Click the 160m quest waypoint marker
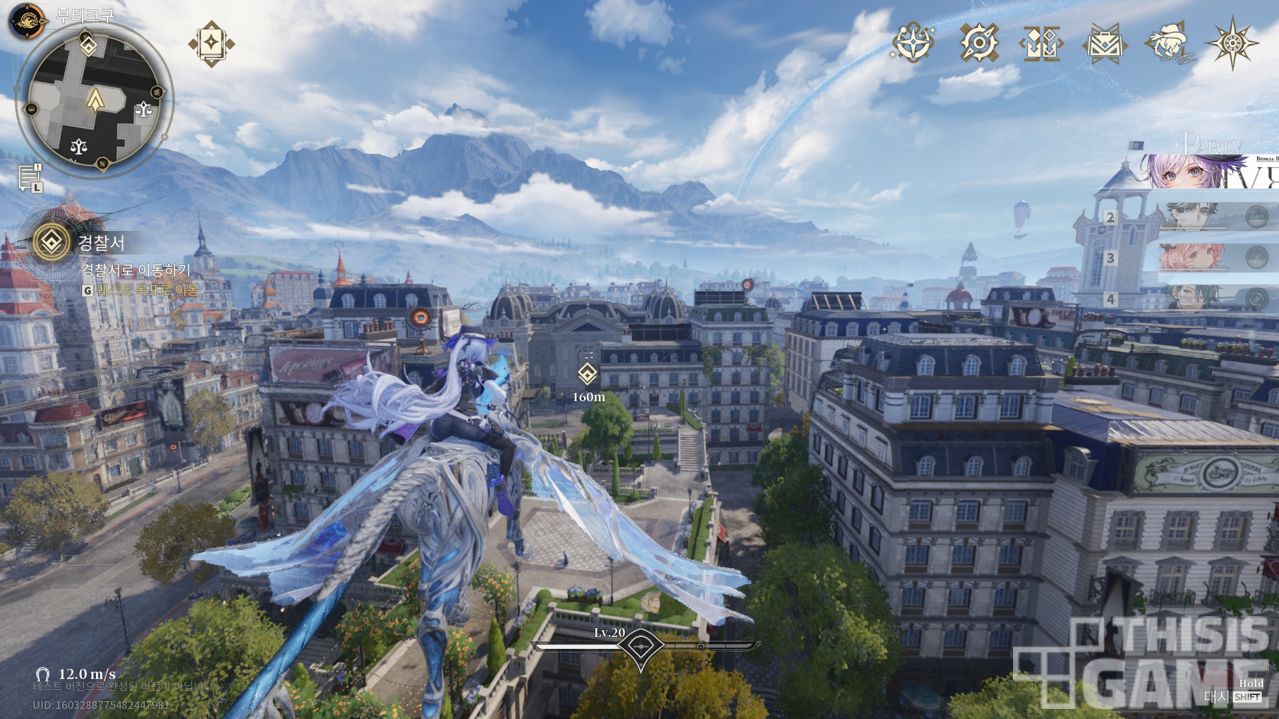1279x719 pixels. [588, 374]
